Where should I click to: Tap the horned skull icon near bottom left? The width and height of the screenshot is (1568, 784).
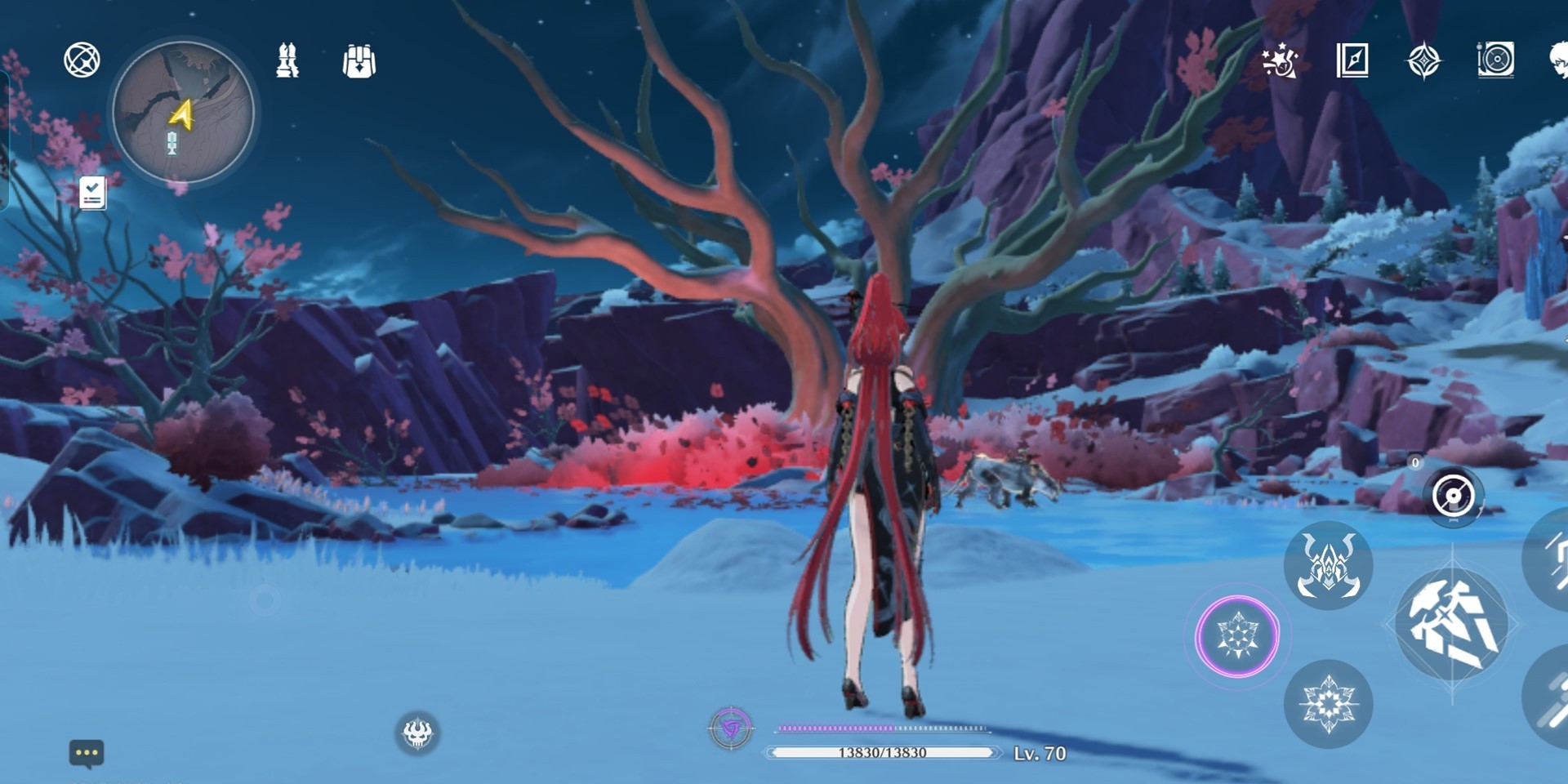coord(417,733)
